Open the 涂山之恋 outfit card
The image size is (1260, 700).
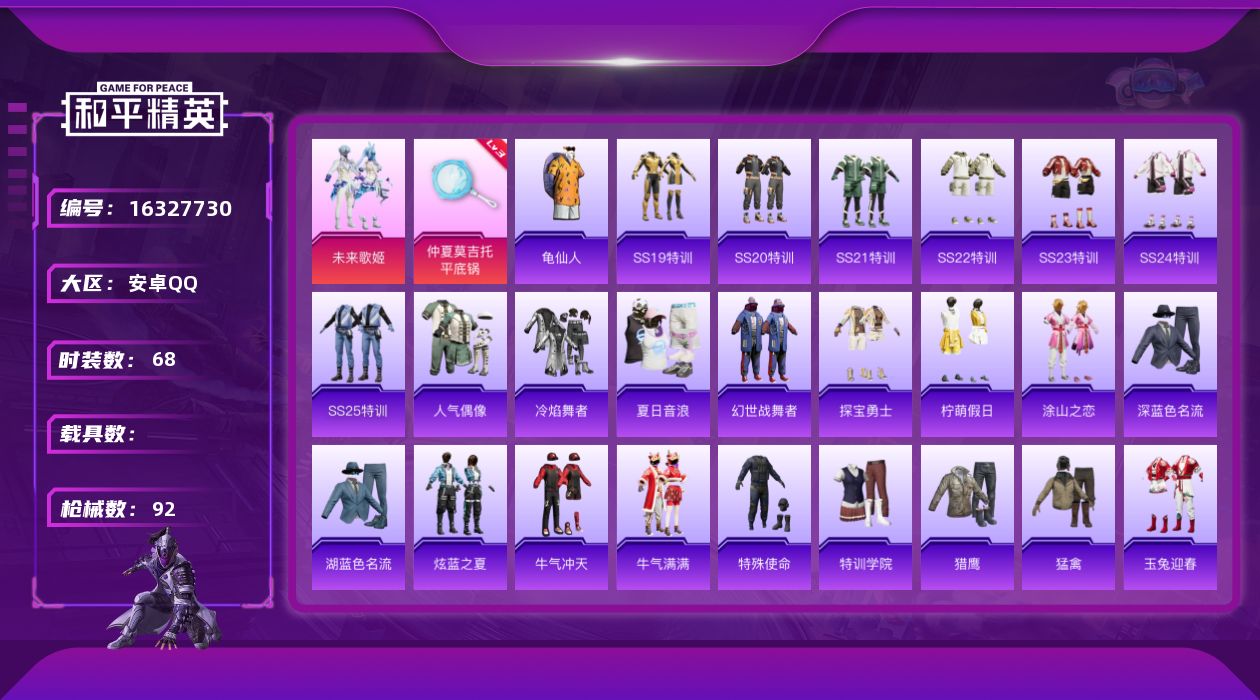click(x=1068, y=363)
